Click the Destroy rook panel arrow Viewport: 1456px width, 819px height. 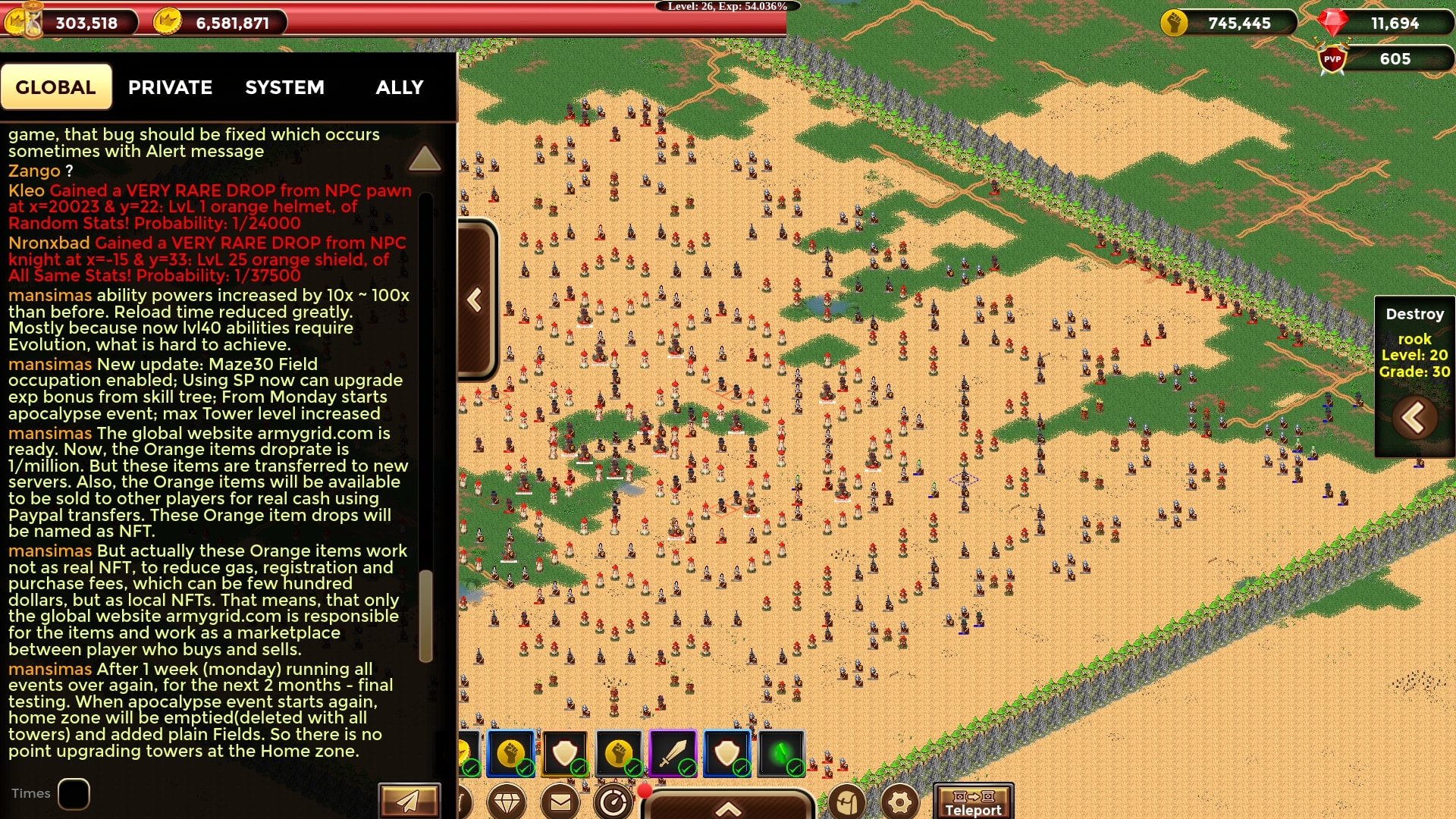click(1414, 418)
